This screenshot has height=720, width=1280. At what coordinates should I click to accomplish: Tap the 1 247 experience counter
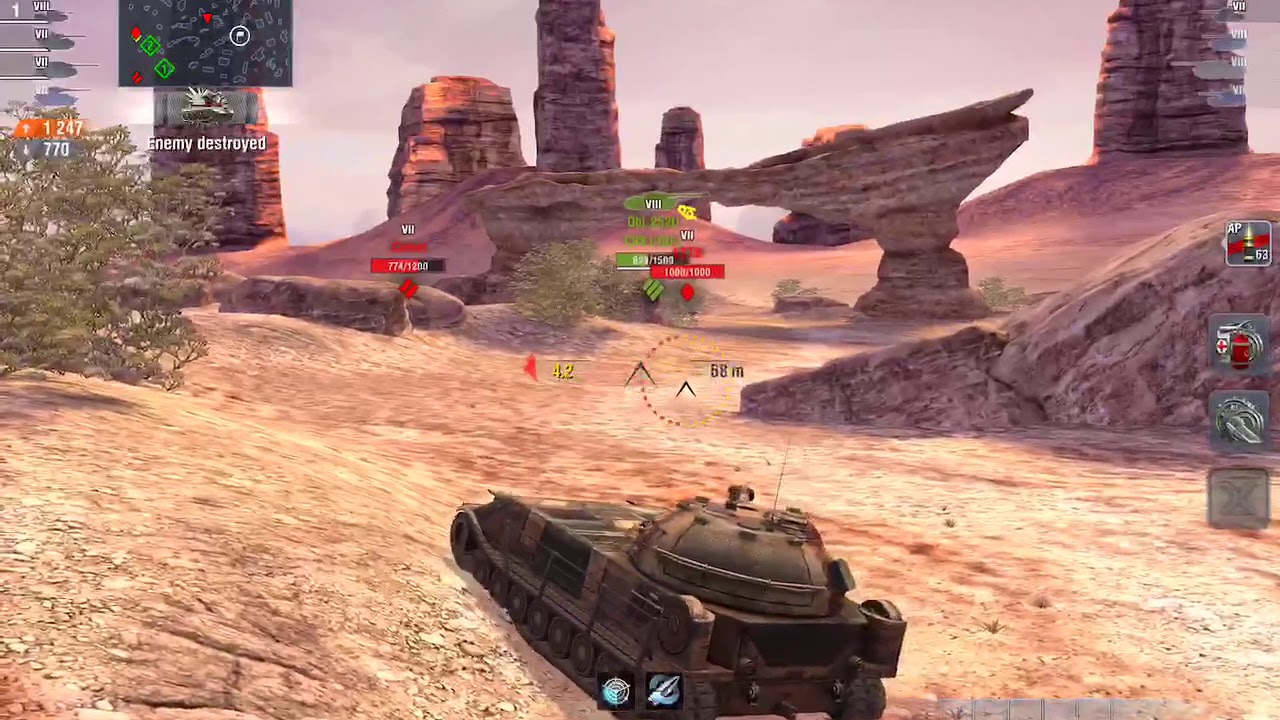coord(55,128)
